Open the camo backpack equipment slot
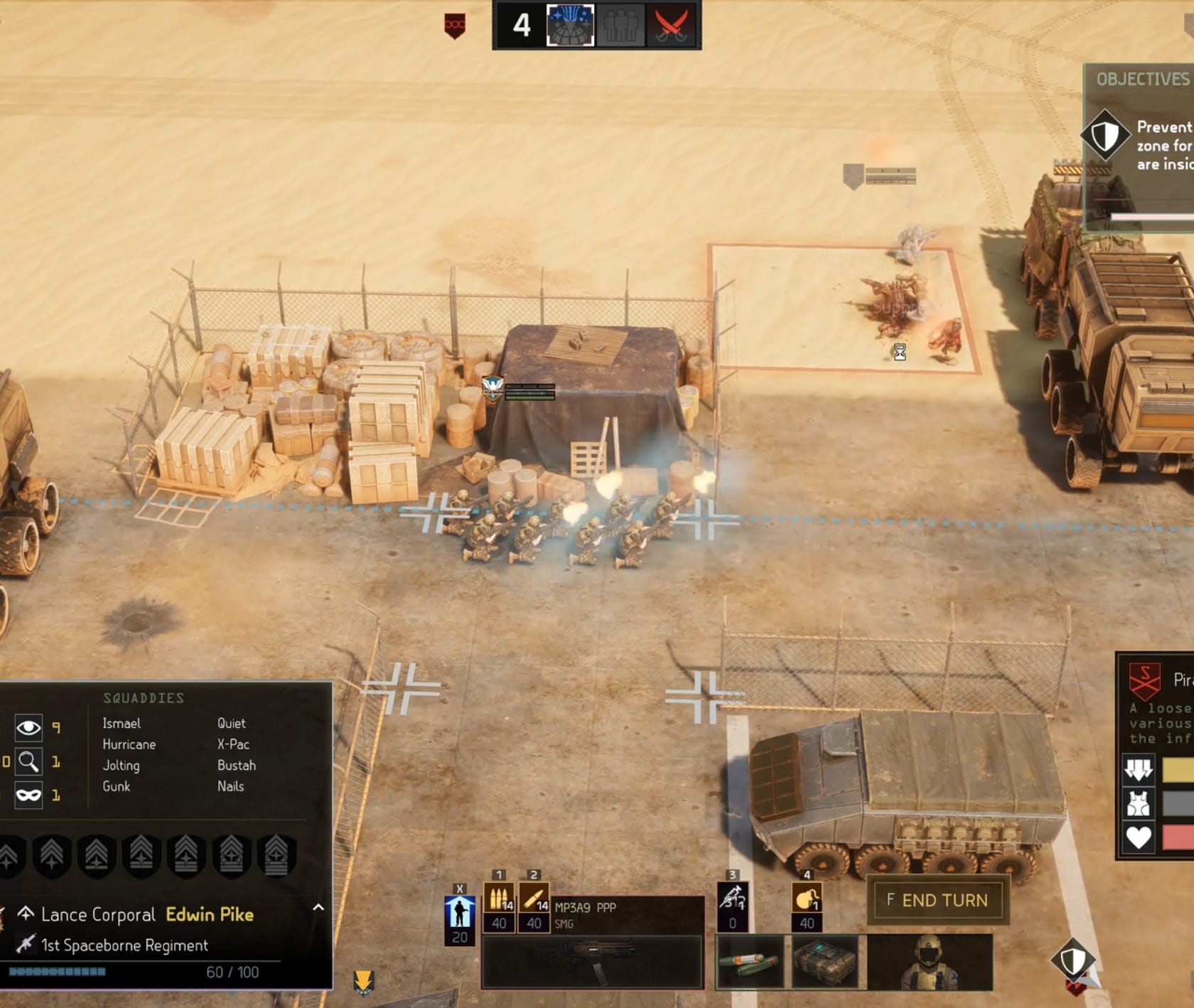 click(824, 963)
